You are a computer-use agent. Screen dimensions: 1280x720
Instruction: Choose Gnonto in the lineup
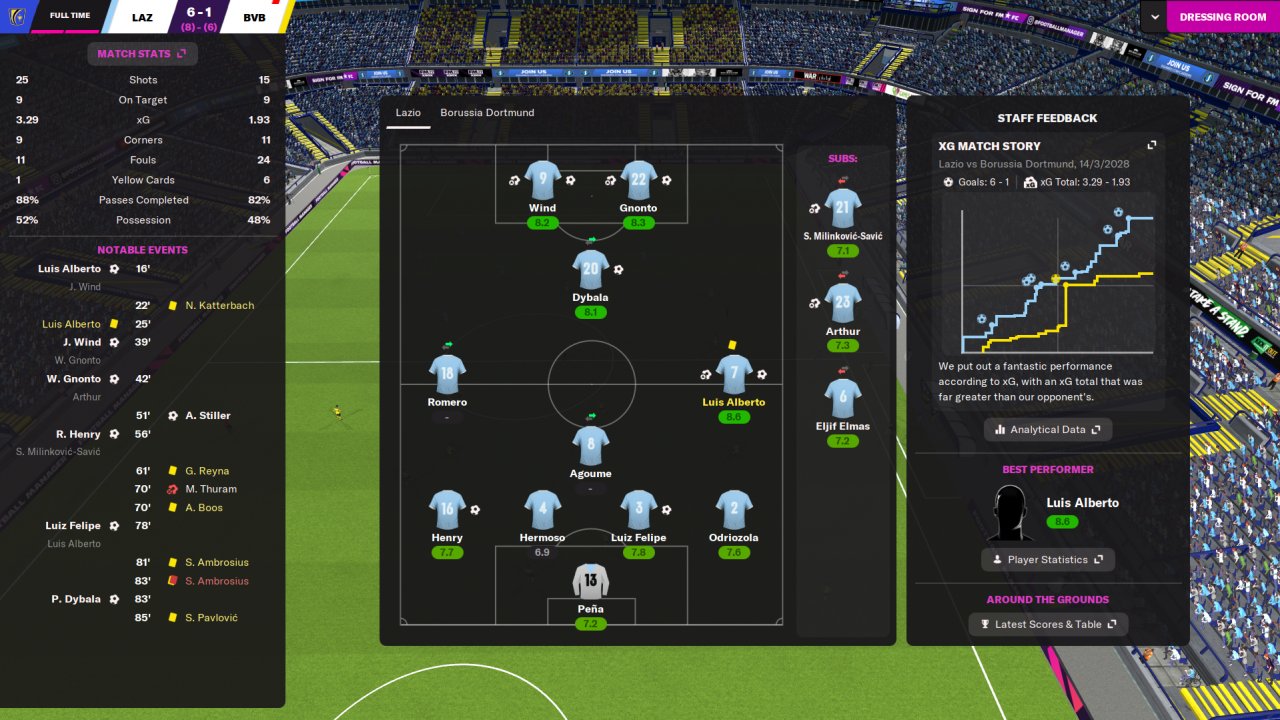(x=638, y=180)
